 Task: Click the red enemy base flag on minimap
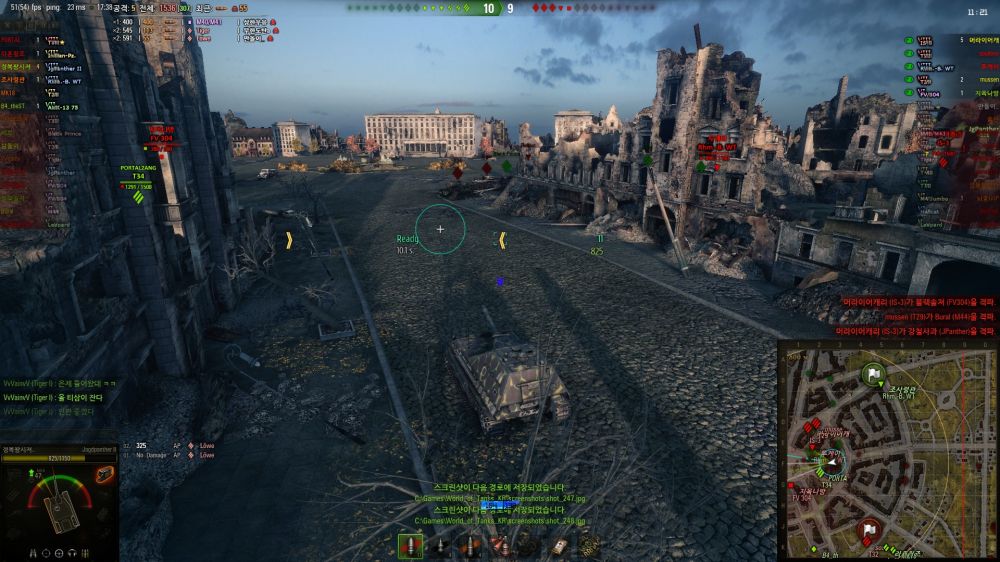869,530
